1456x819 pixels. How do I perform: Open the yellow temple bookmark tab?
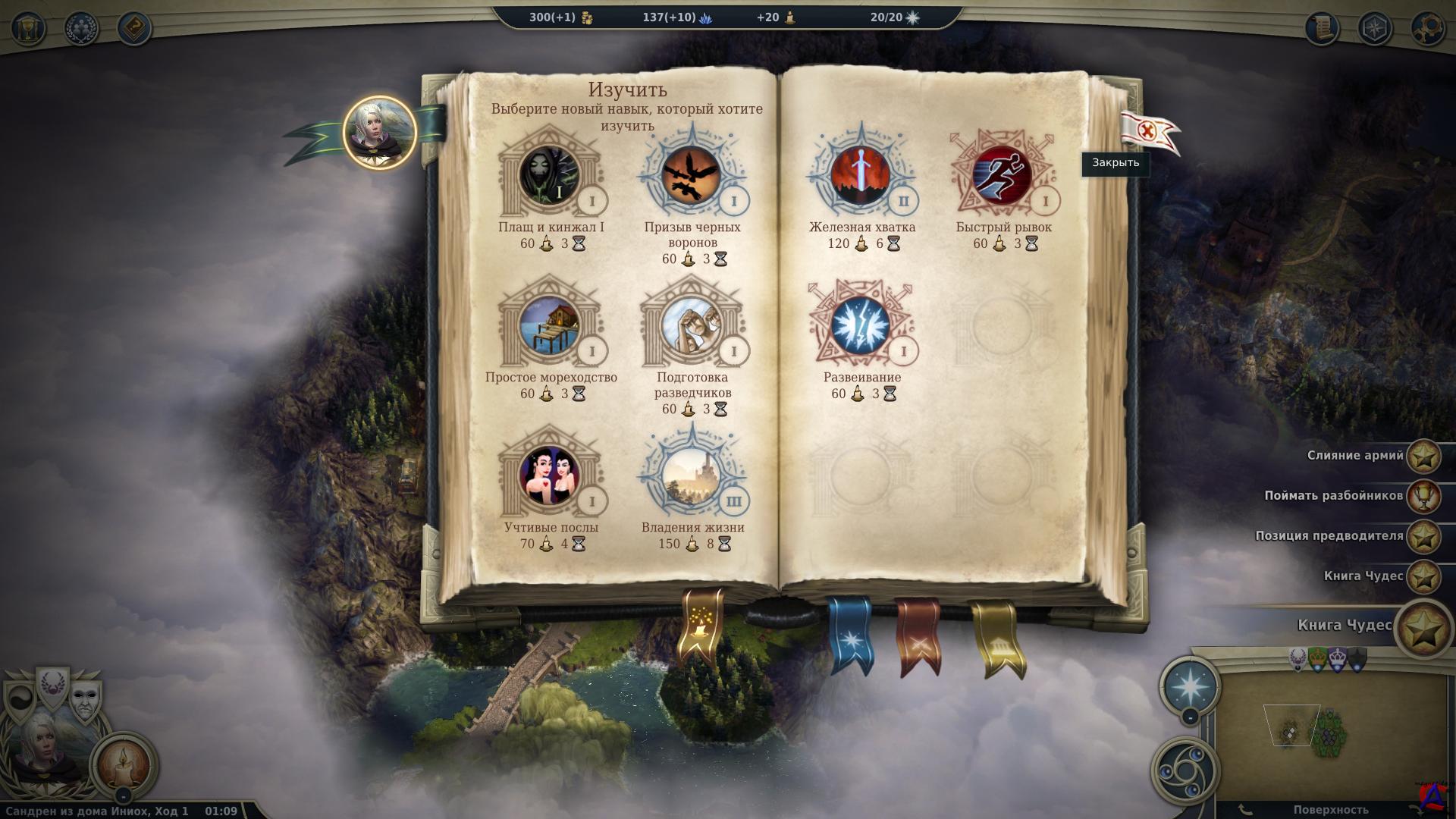pyautogui.click(x=995, y=639)
